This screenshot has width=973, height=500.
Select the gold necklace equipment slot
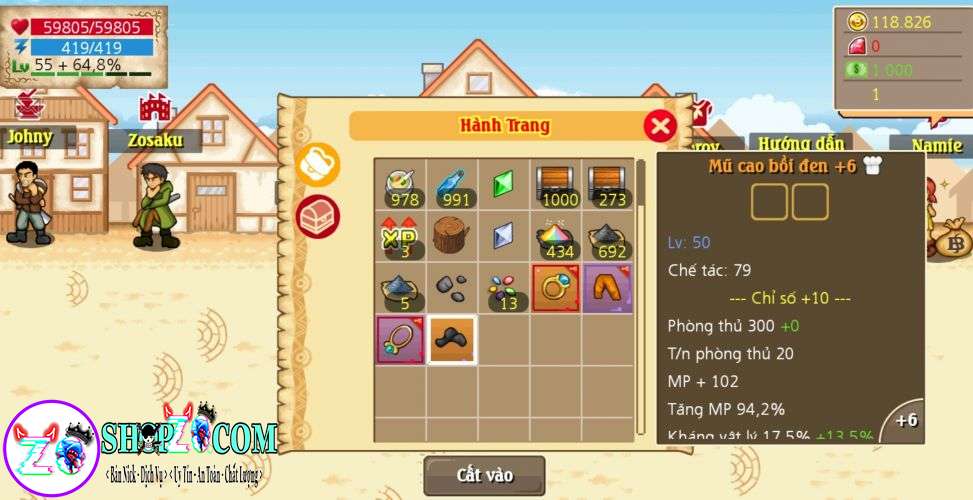[401, 339]
